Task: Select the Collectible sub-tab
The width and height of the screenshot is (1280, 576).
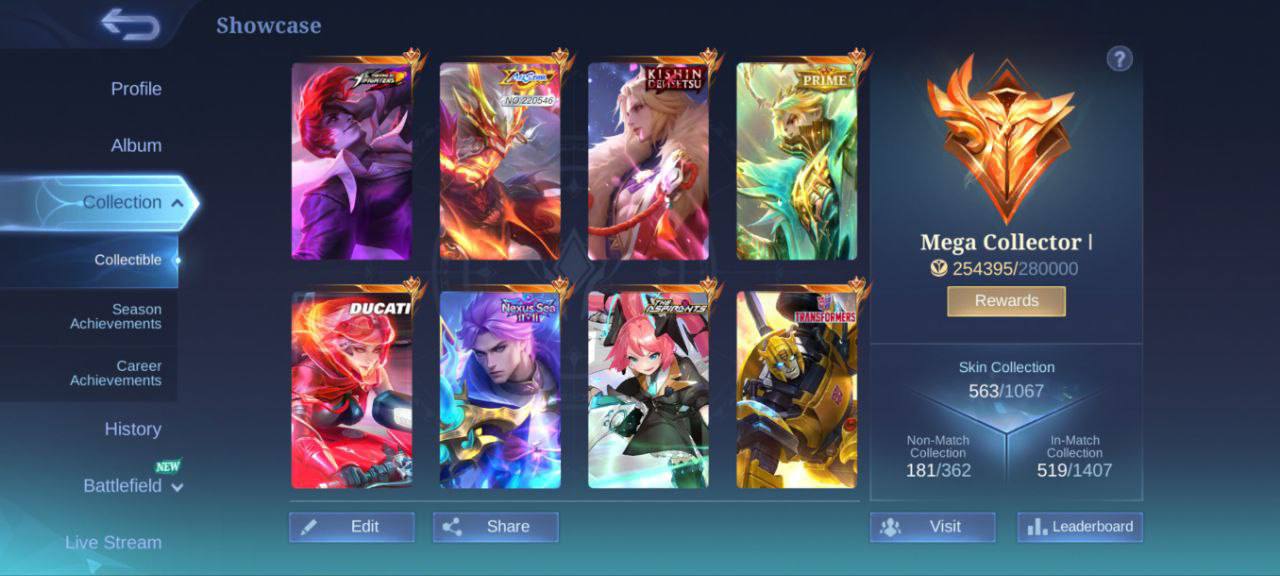Action: coord(128,260)
